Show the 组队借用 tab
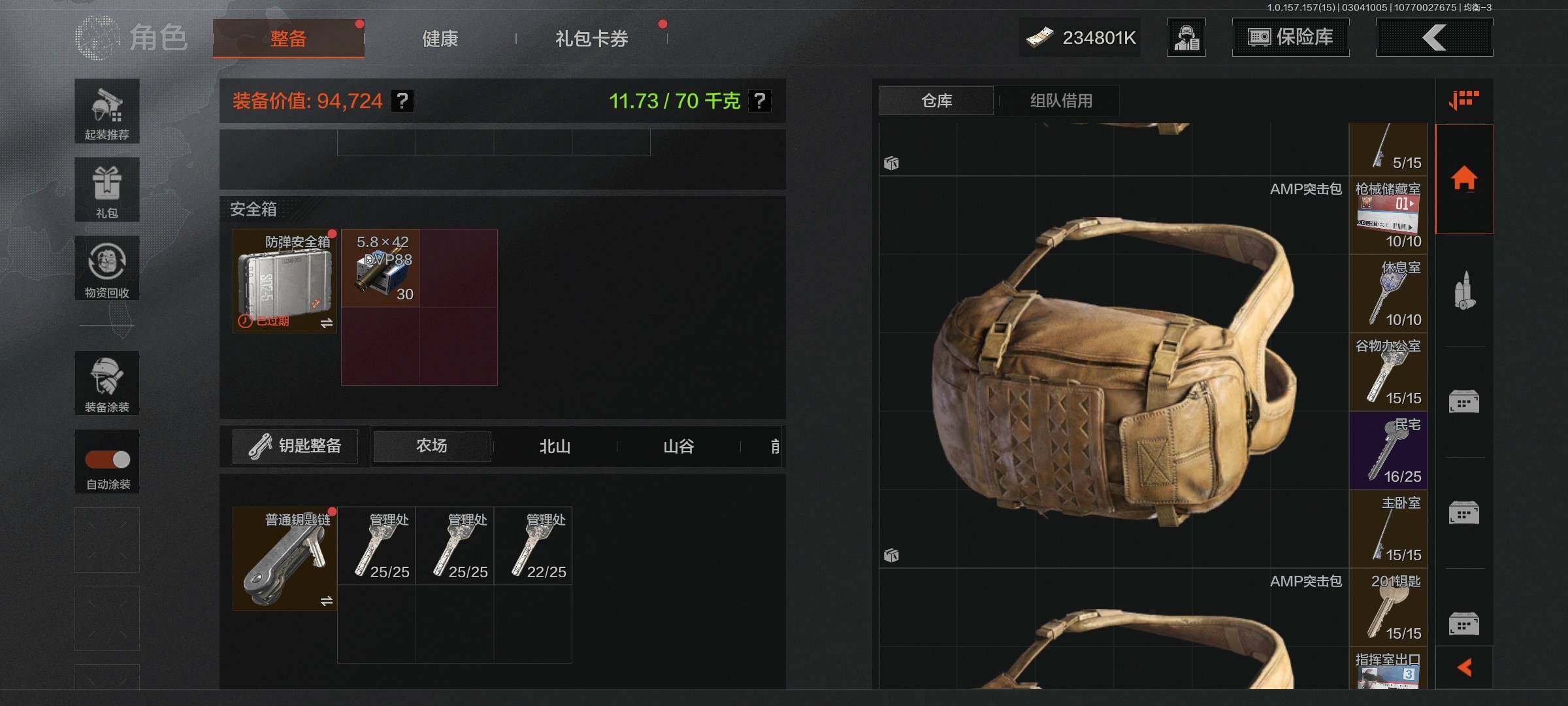1568x706 pixels. pyautogui.click(x=1061, y=101)
